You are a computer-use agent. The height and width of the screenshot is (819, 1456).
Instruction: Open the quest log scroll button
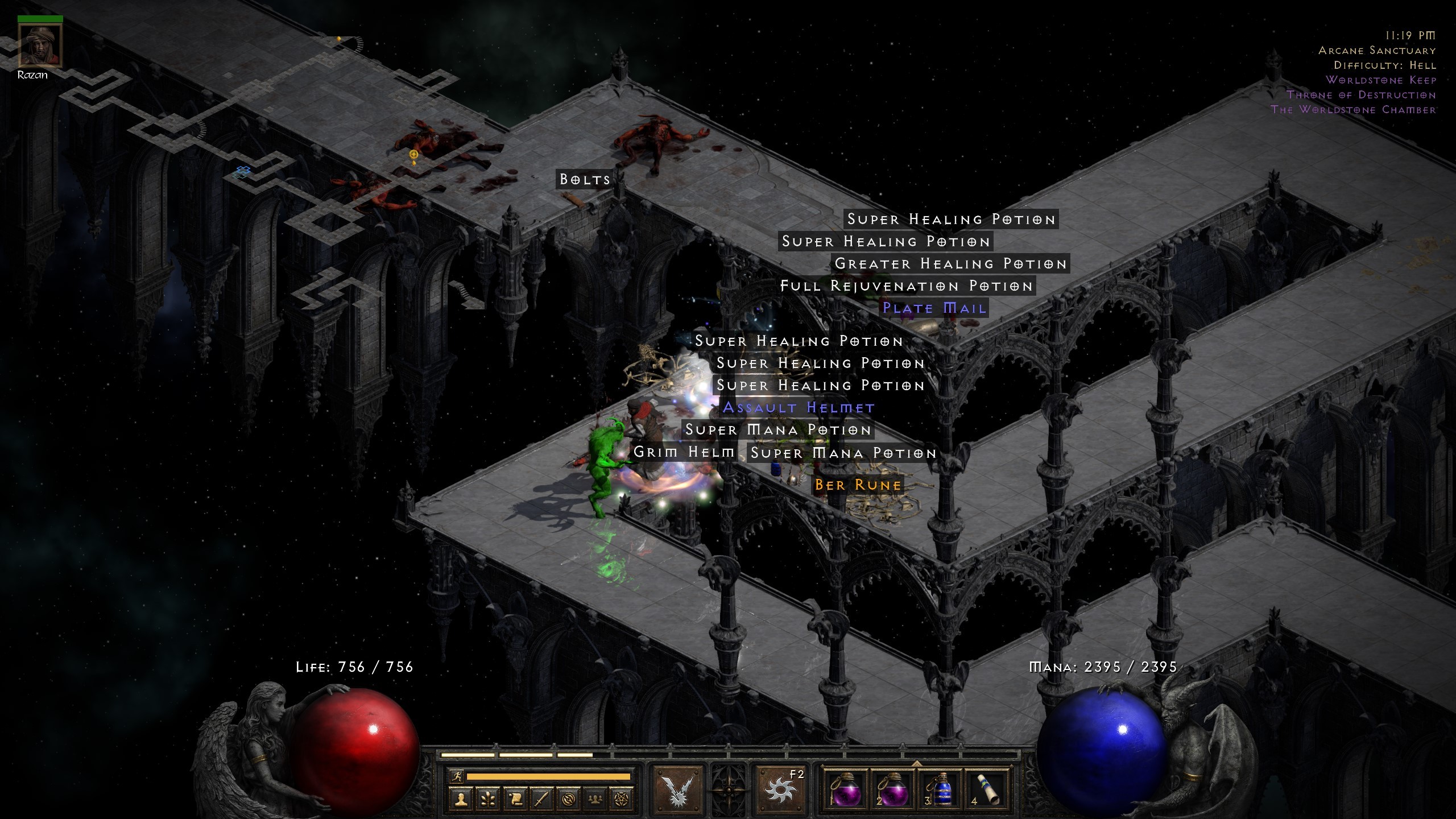(515, 799)
